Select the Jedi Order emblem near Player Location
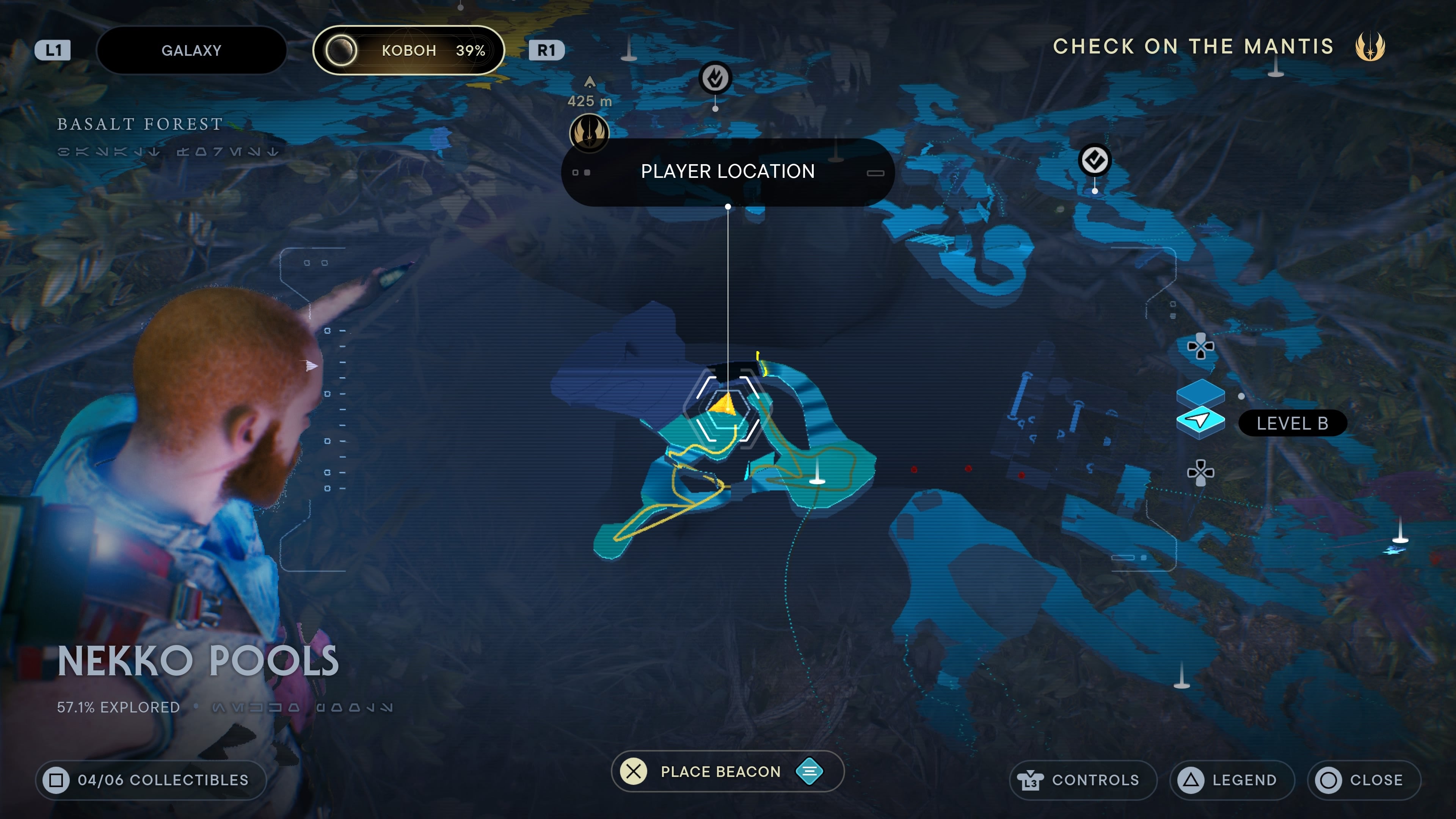Screen dimensions: 1456x819 click(x=589, y=133)
